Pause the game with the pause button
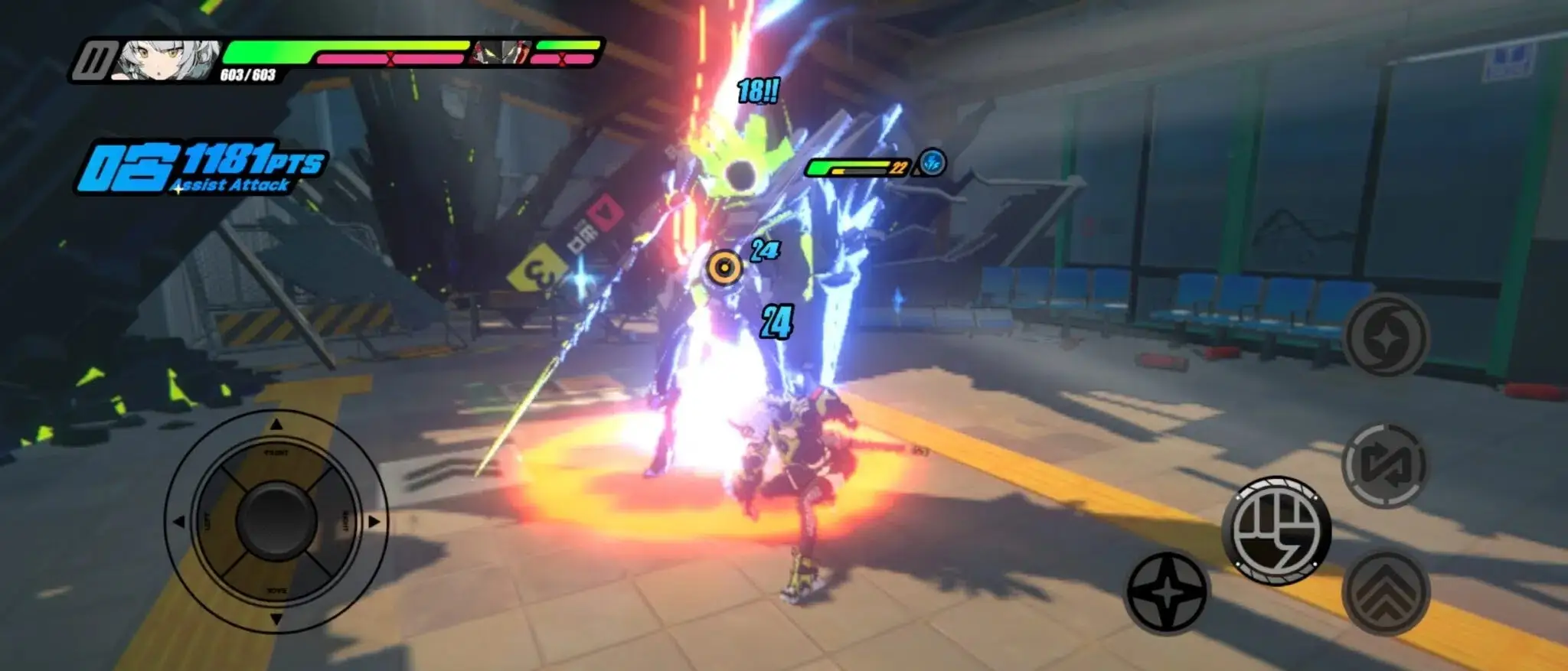 [x=95, y=60]
